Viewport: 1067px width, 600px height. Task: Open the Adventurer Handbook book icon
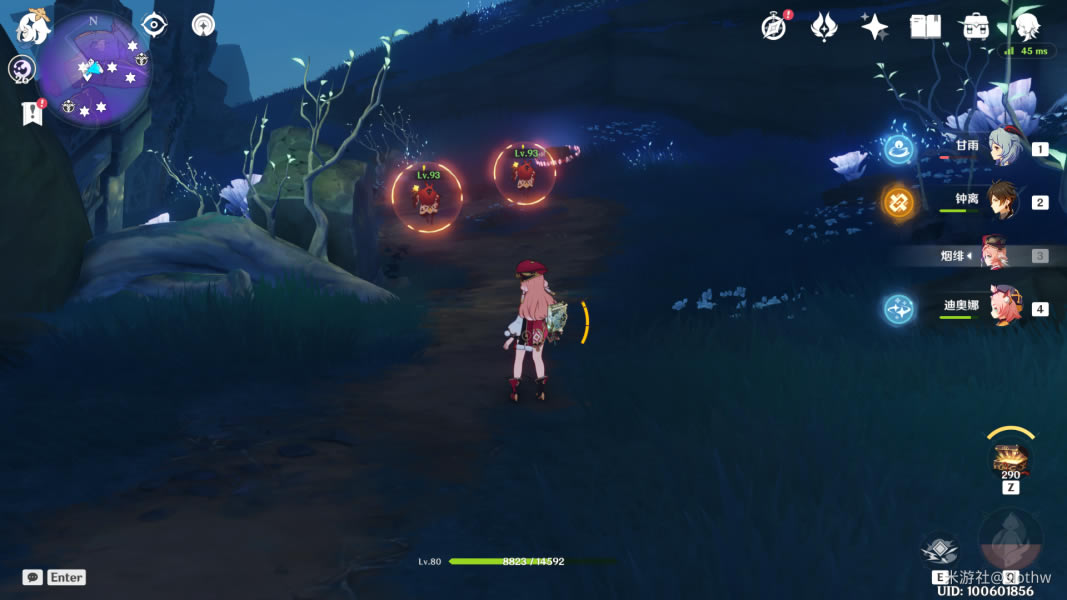pos(925,27)
